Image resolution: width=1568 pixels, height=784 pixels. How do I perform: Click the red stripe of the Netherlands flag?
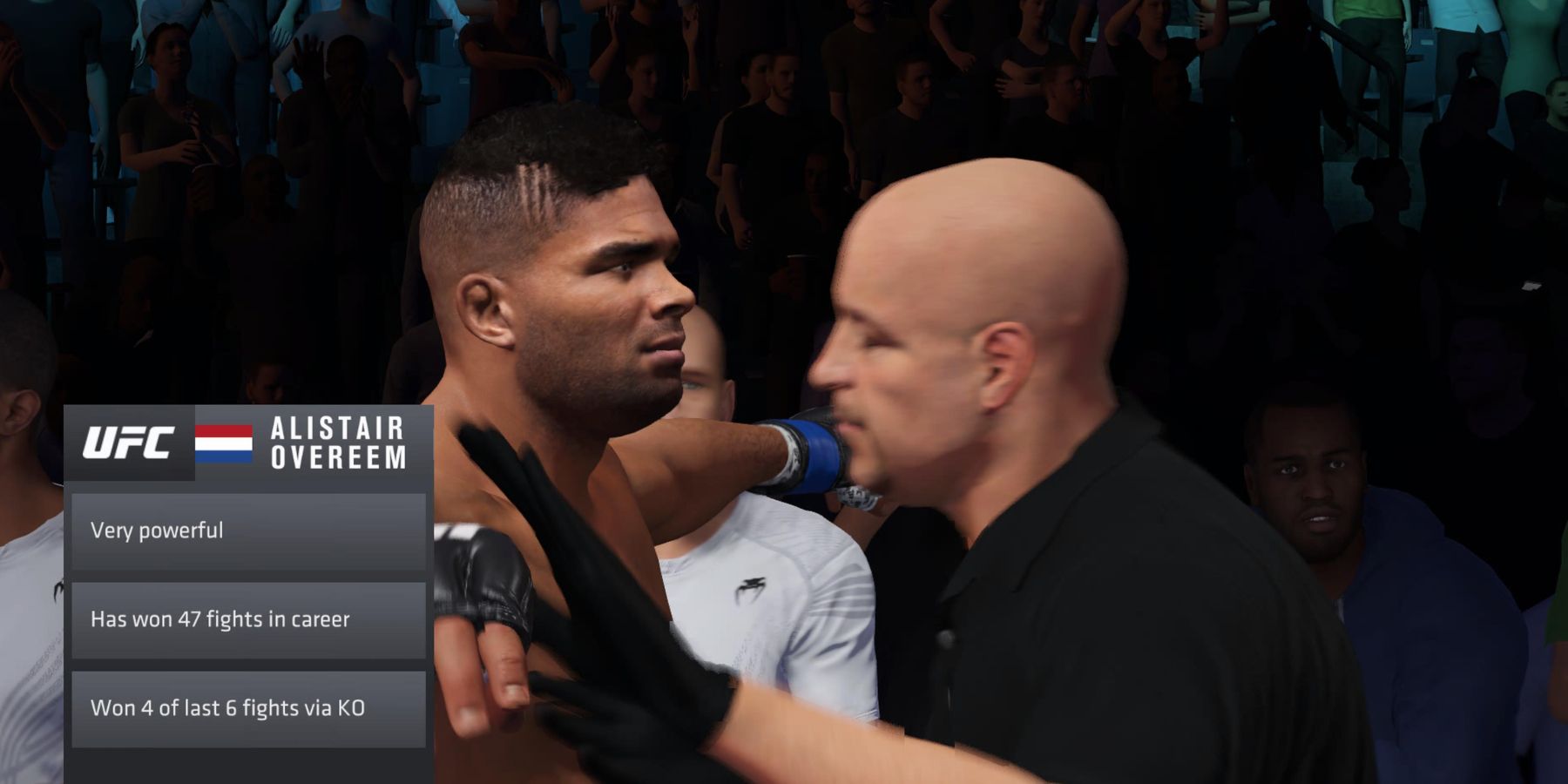[222, 433]
